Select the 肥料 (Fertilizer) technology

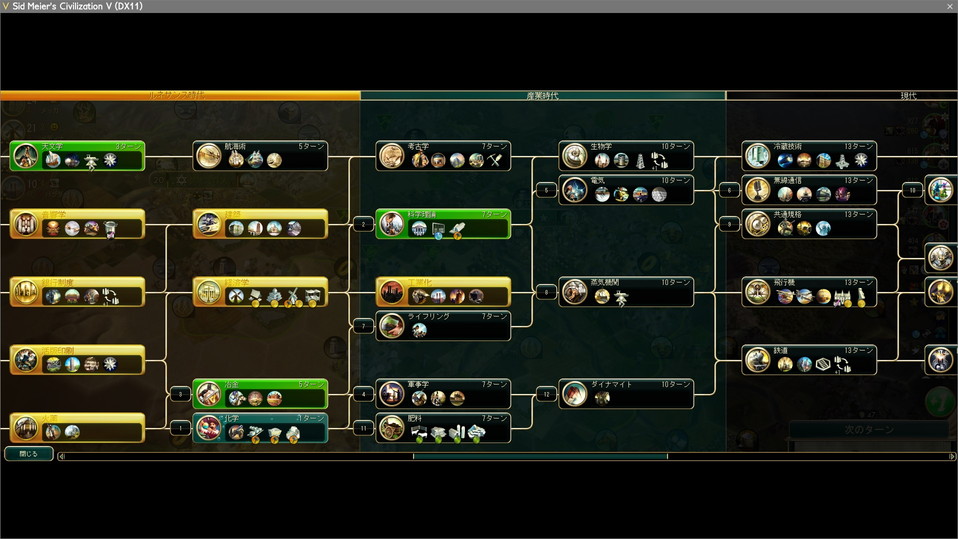(x=444, y=427)
